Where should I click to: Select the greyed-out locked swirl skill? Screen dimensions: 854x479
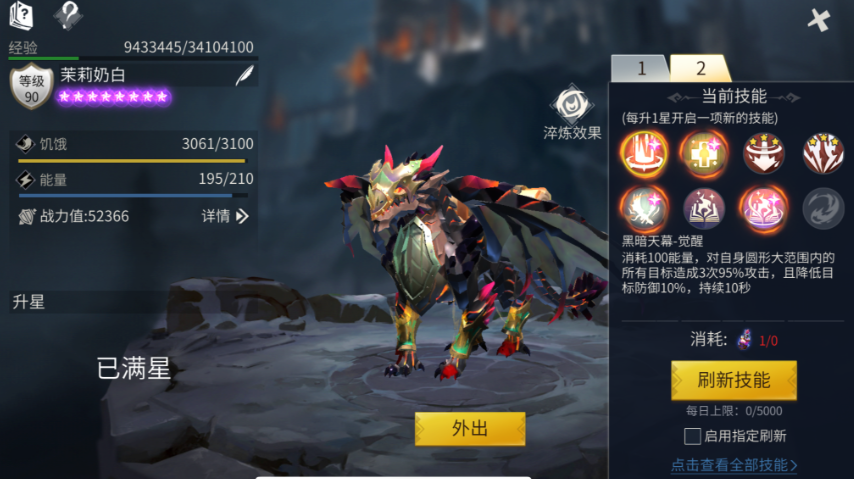point(823,208)
